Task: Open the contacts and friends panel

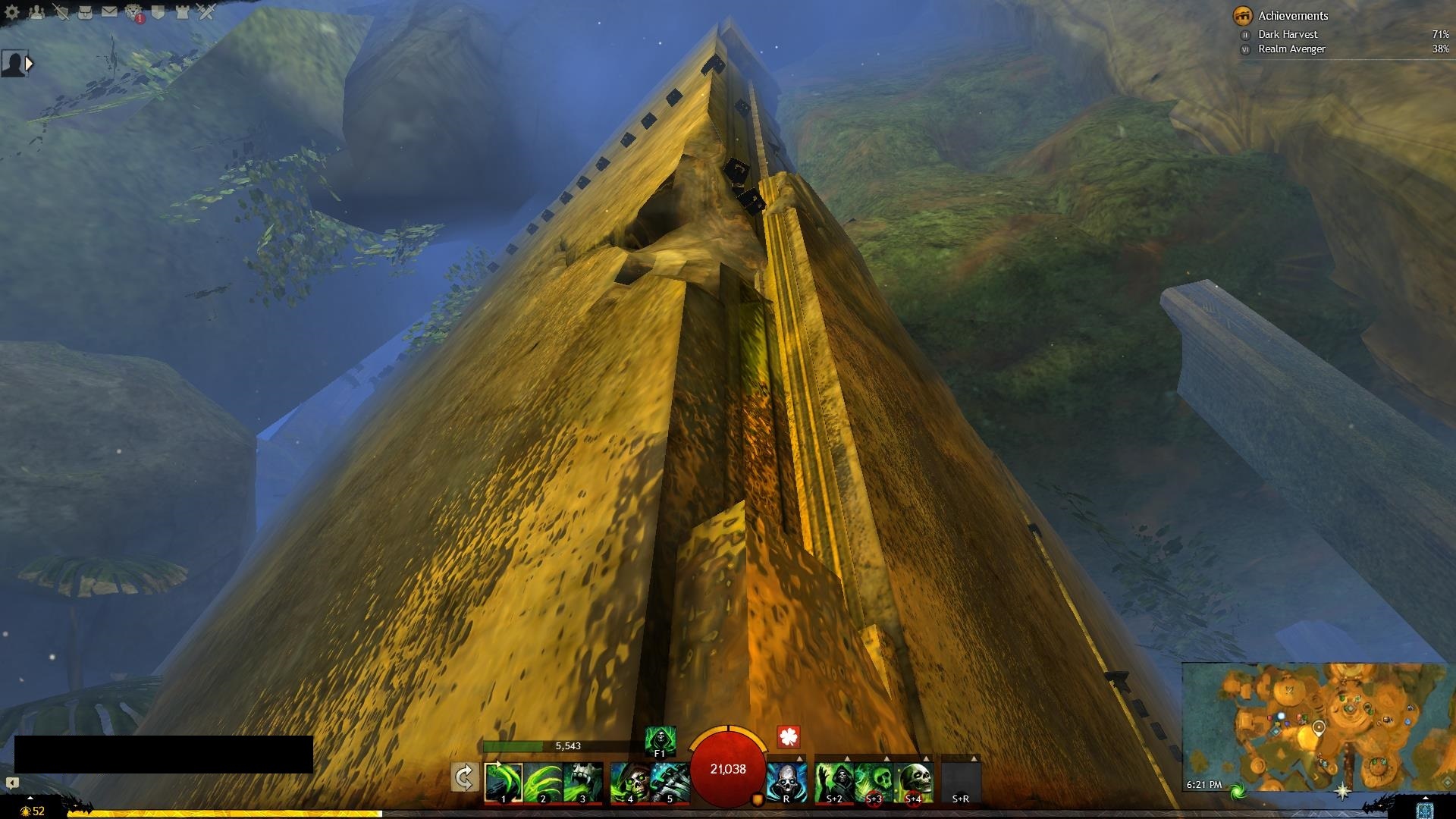Action: coord(36,12)
